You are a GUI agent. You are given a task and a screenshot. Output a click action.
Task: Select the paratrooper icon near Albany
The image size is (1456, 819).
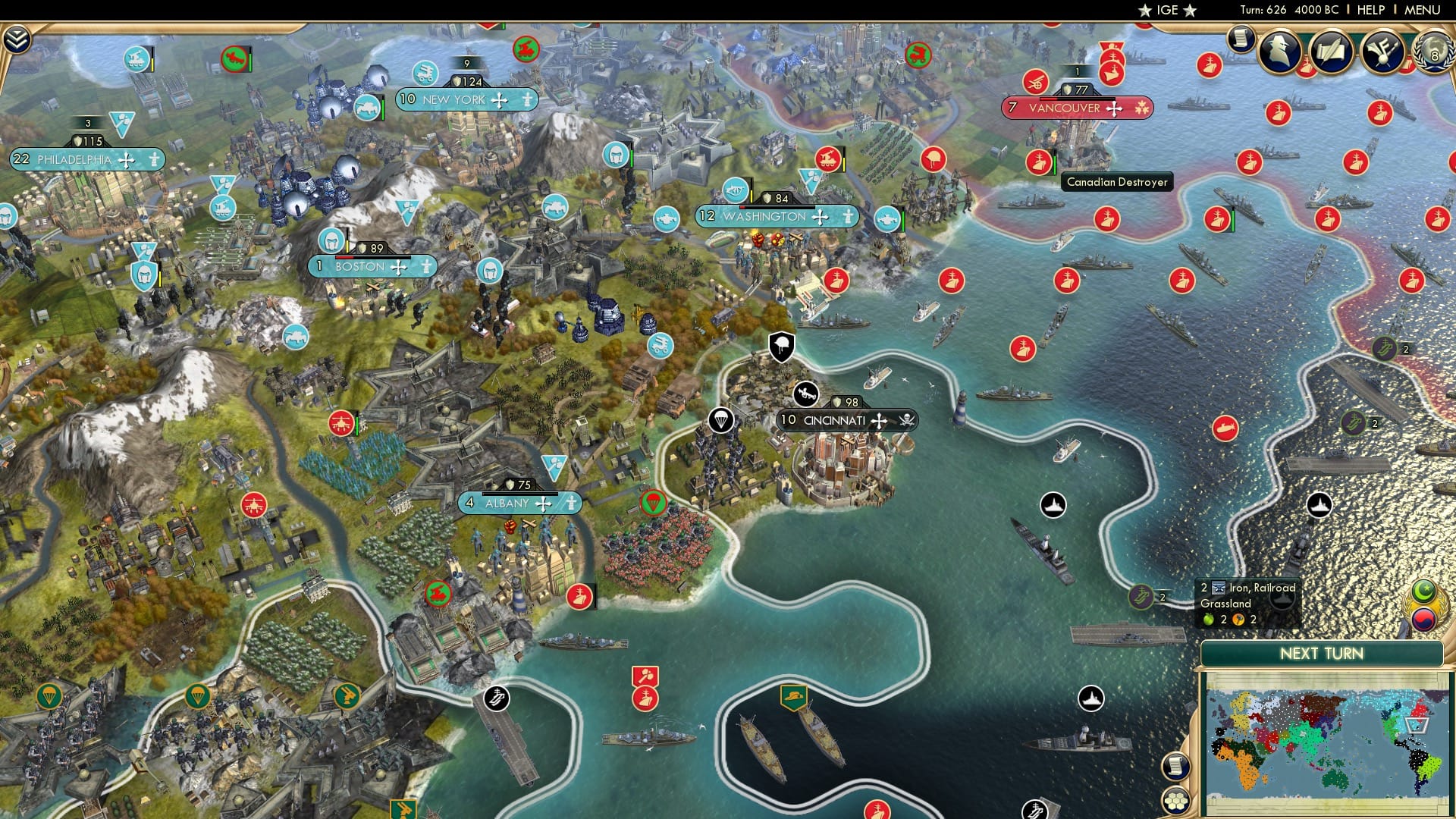point(657,501)
